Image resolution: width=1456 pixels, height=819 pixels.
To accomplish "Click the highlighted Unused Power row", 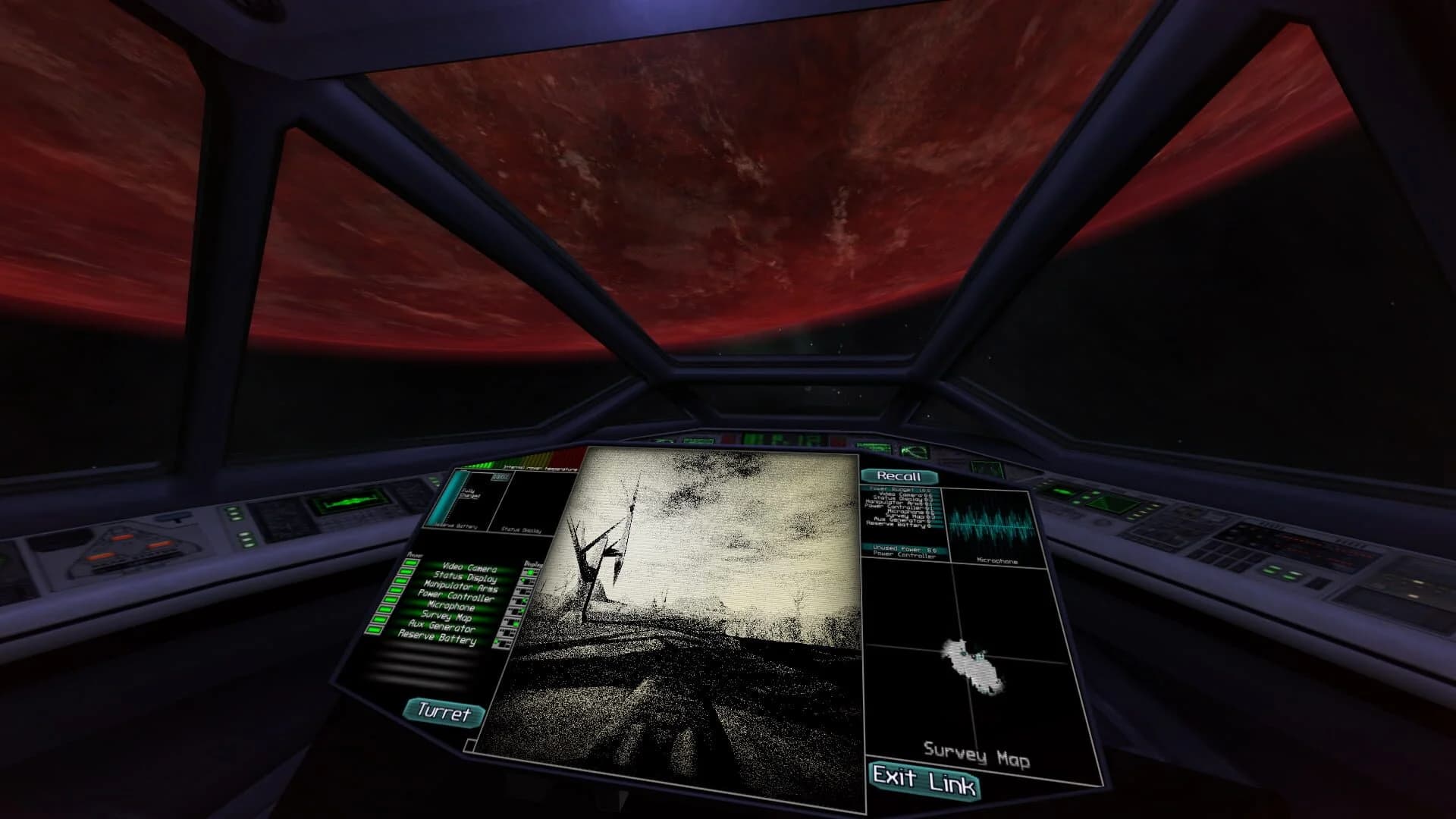I will click(x=902, y=549).
